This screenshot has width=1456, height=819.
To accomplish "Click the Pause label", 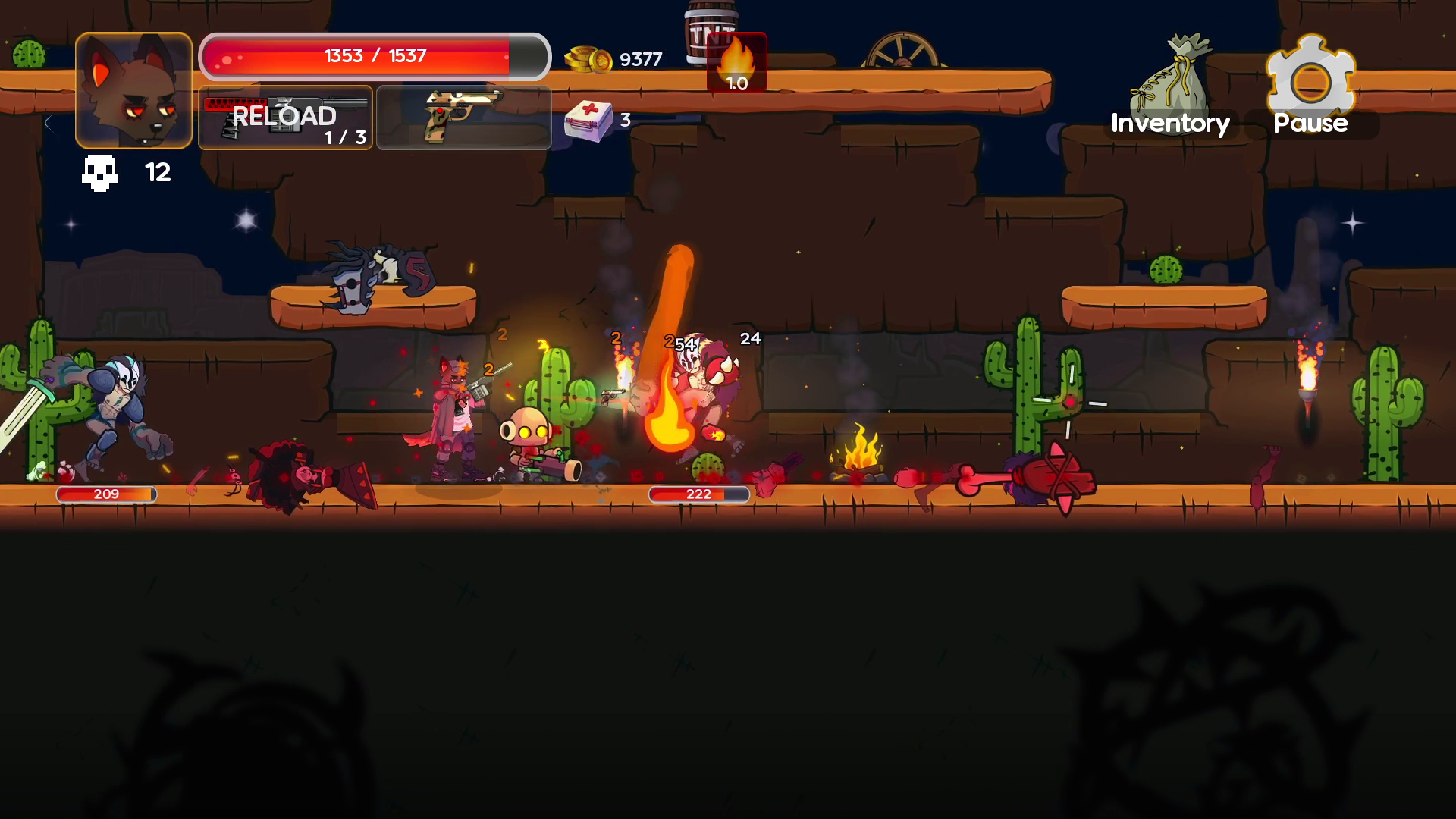I will pyautogui.click(x=1310, y=122).
